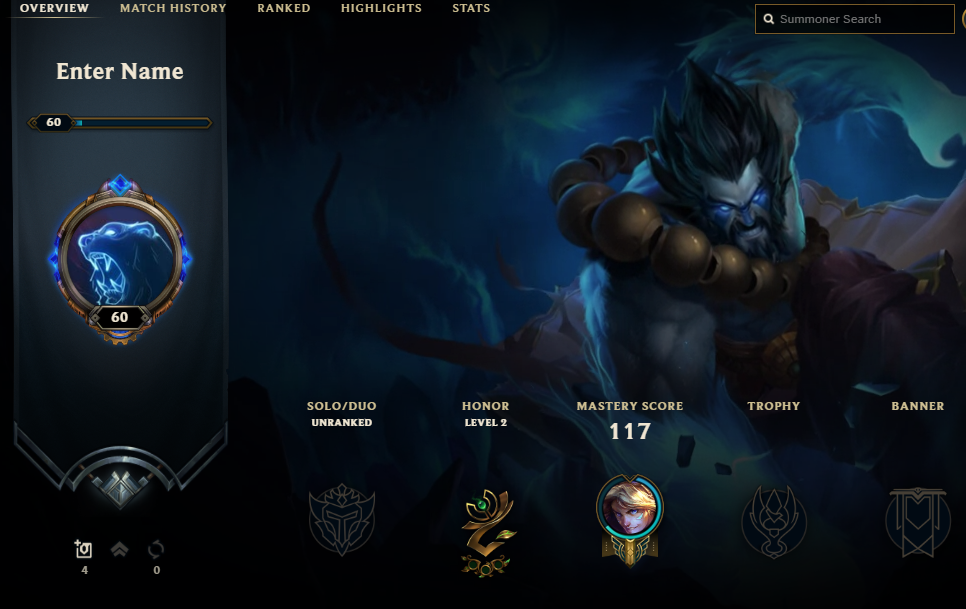The height and width of the screenshot is (609, 966).
Task: Select the Overview tab
Action: point(54,8)
